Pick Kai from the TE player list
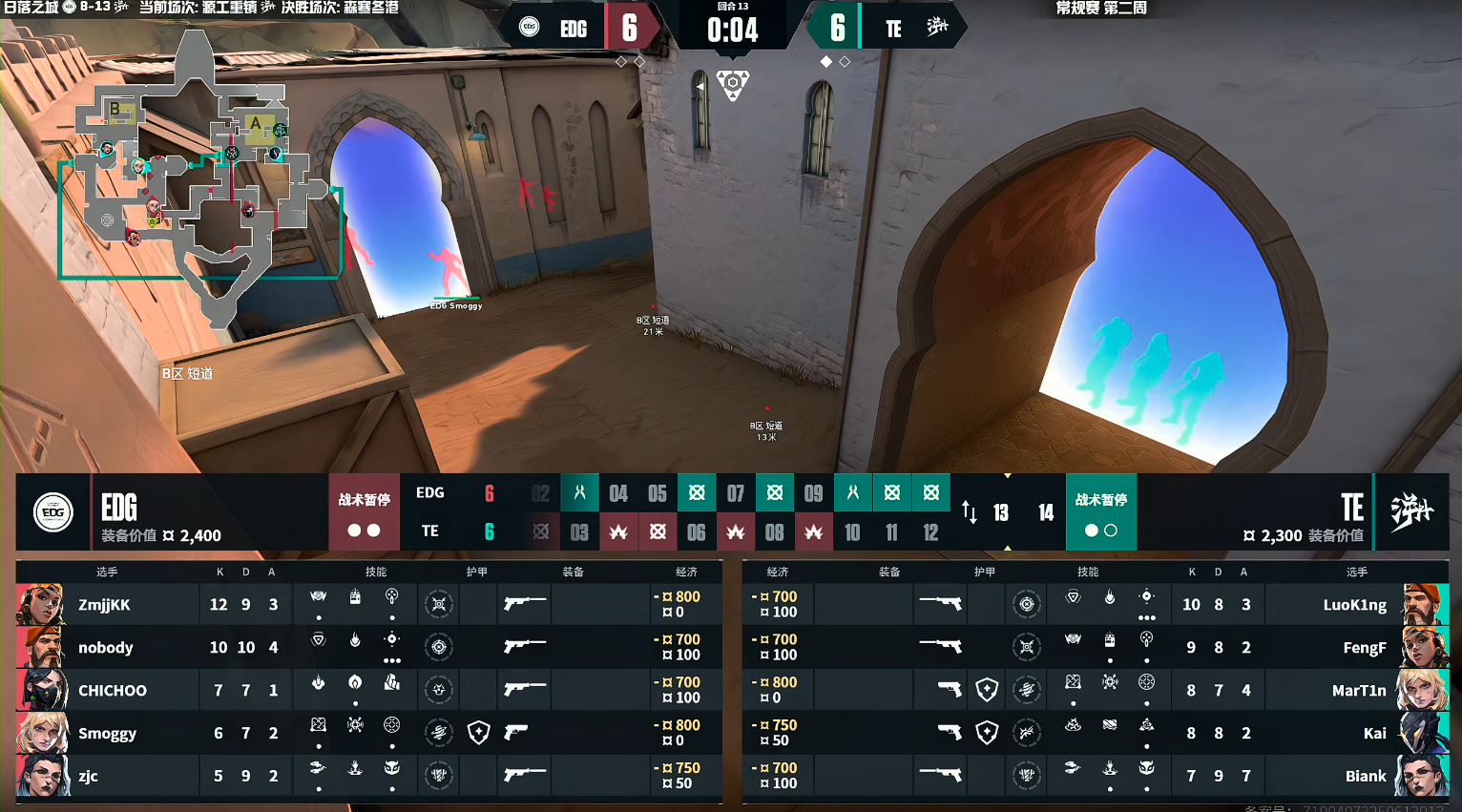The image size is (1462, 812). click(x=1374, y=733)
